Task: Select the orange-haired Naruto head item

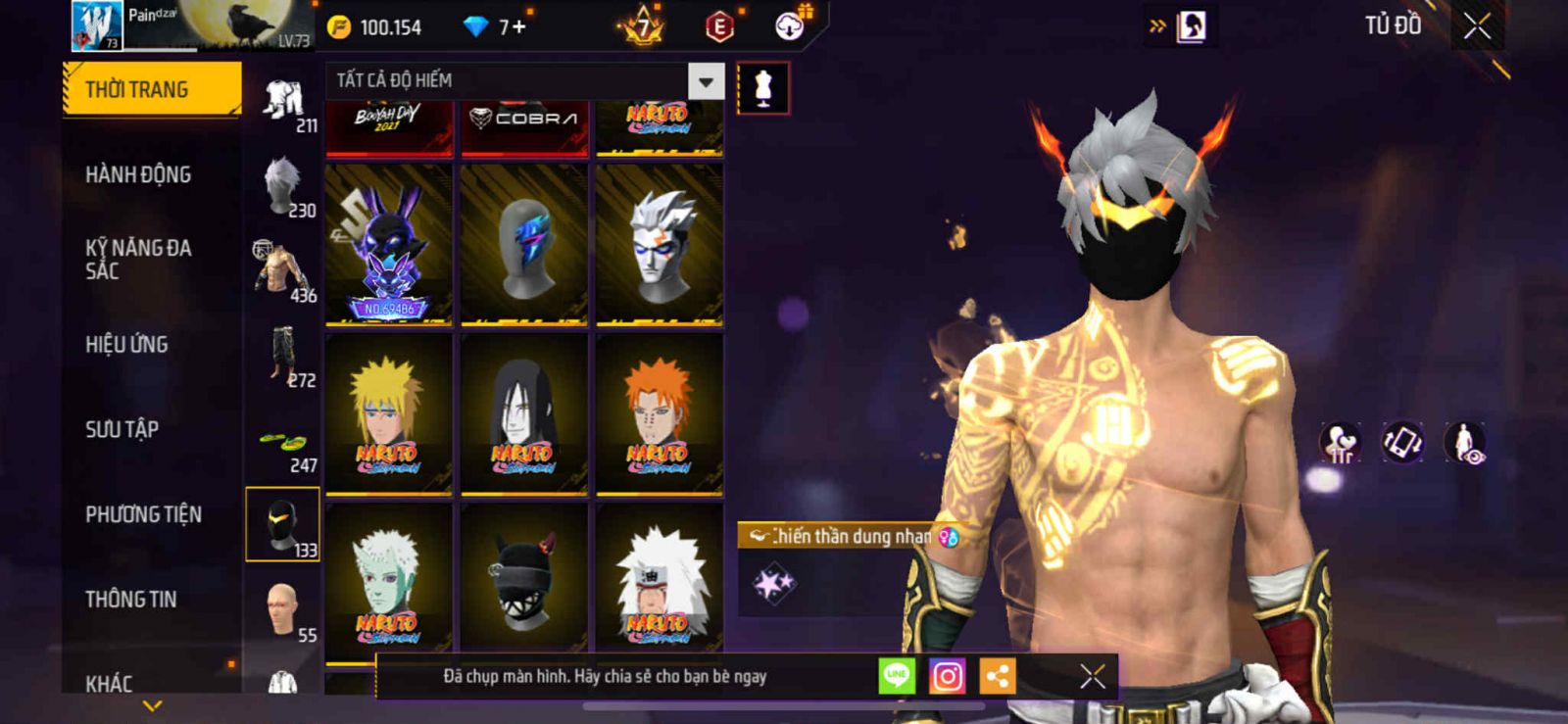Action: 660,413
